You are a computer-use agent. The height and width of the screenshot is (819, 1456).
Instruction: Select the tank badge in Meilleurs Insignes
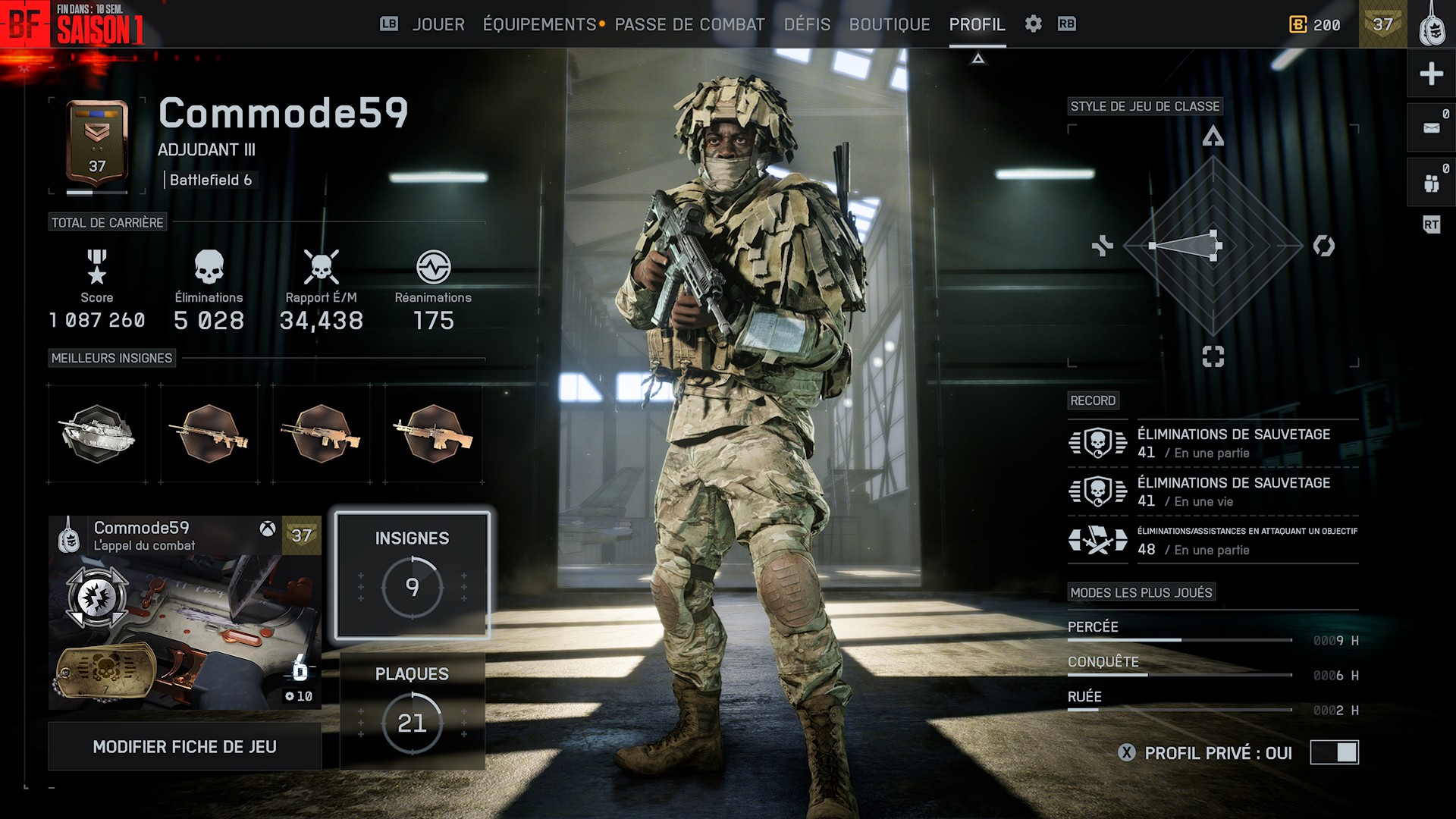(97, 434)
